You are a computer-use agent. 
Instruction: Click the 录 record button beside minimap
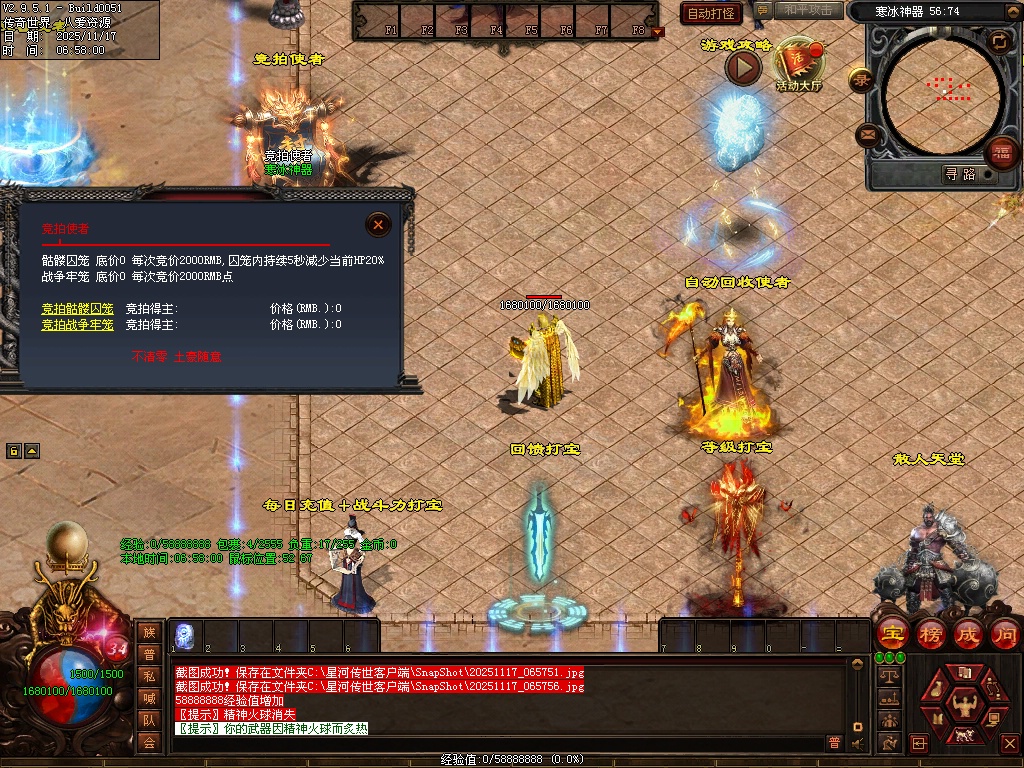tap(861, 80)
